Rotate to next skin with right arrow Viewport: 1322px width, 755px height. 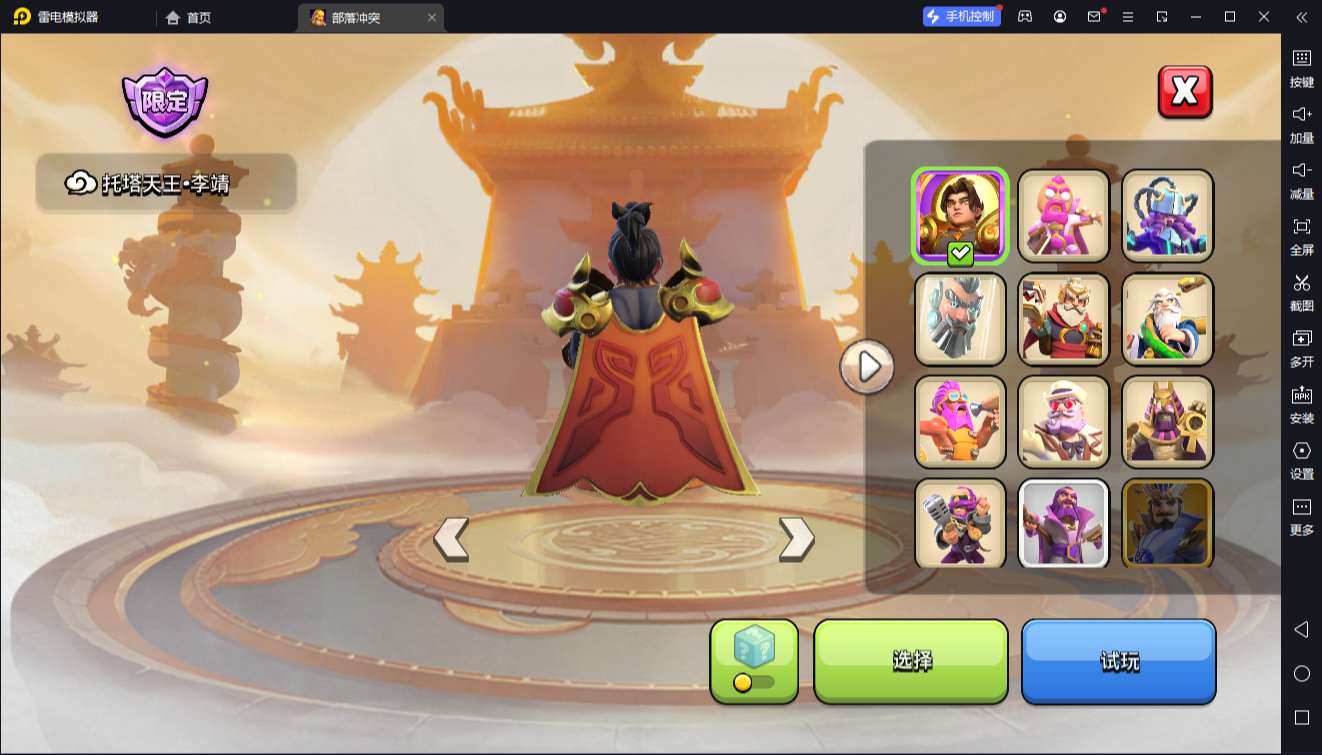(796, 539)
